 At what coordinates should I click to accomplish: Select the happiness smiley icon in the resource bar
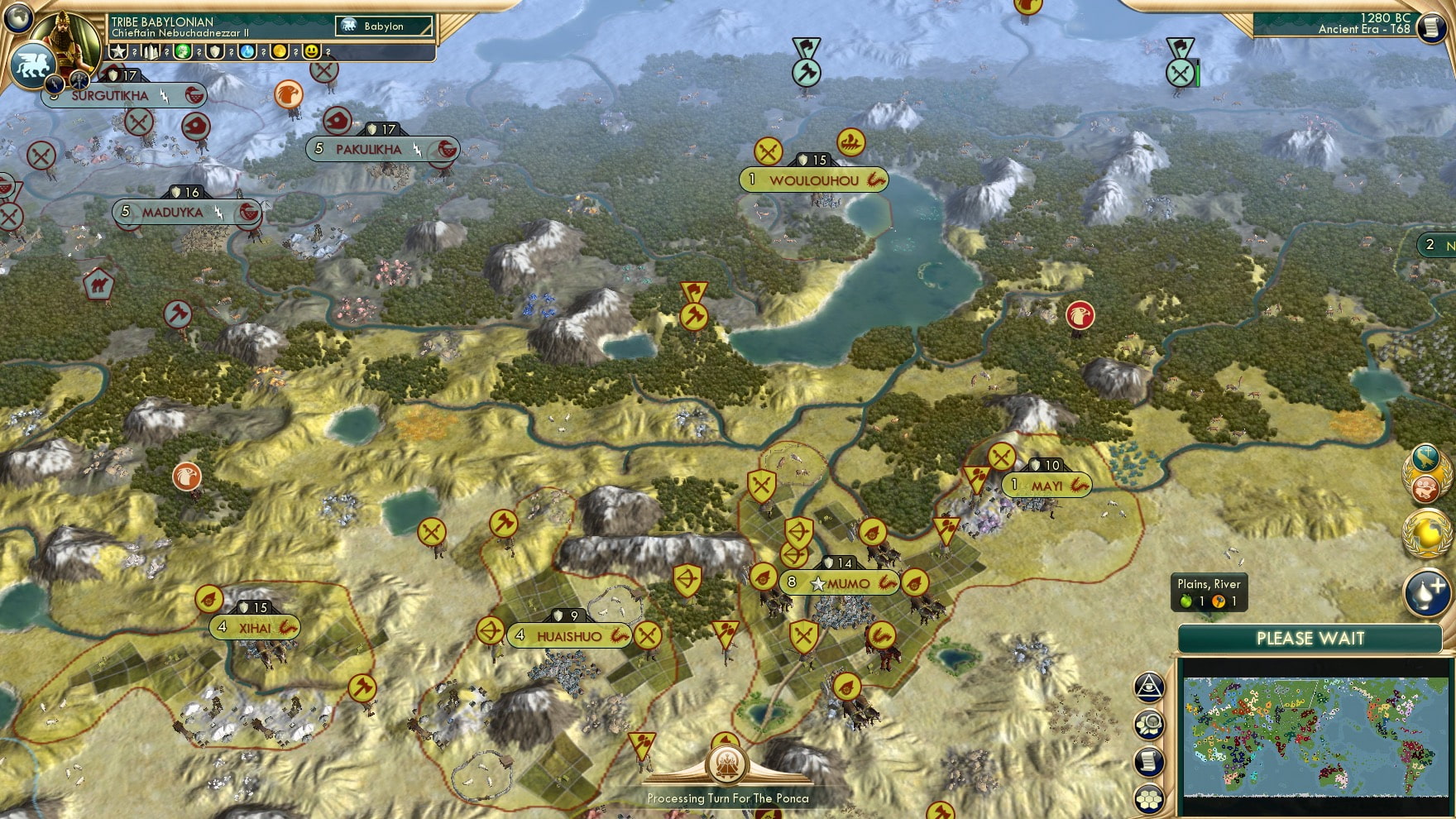click(x=312, y=53)
